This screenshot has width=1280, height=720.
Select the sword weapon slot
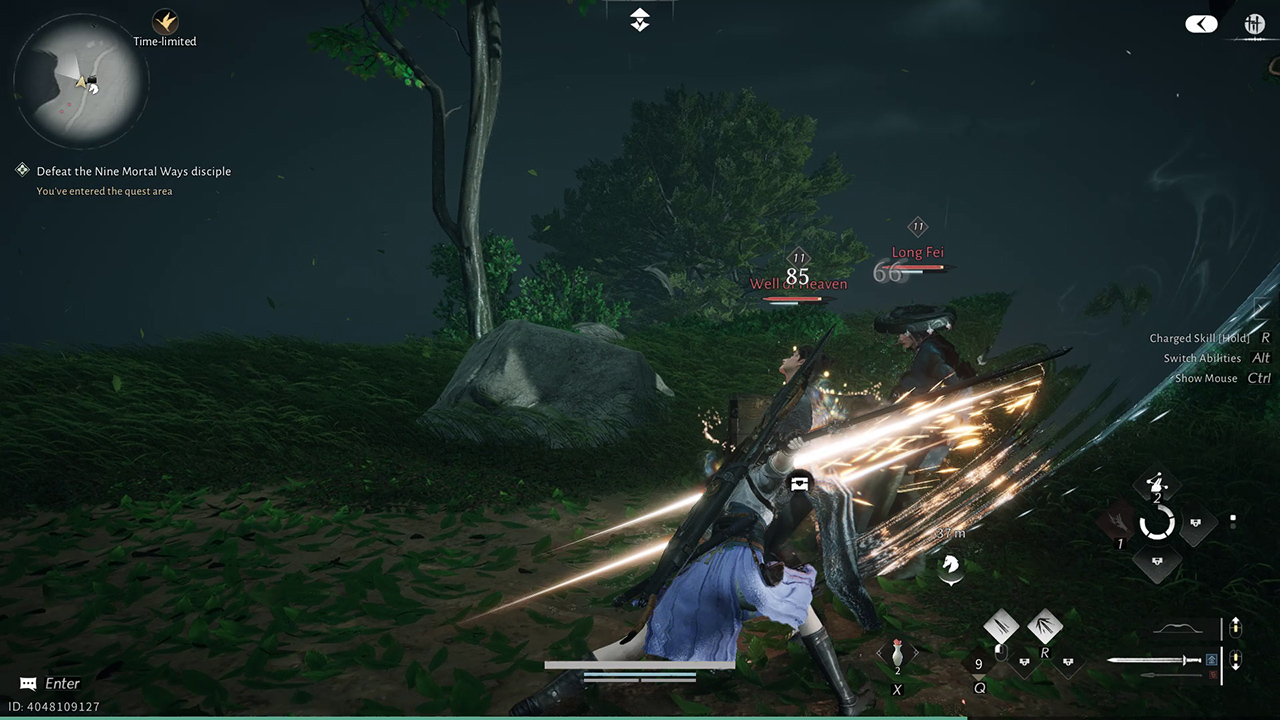(x=1155, y=660)
